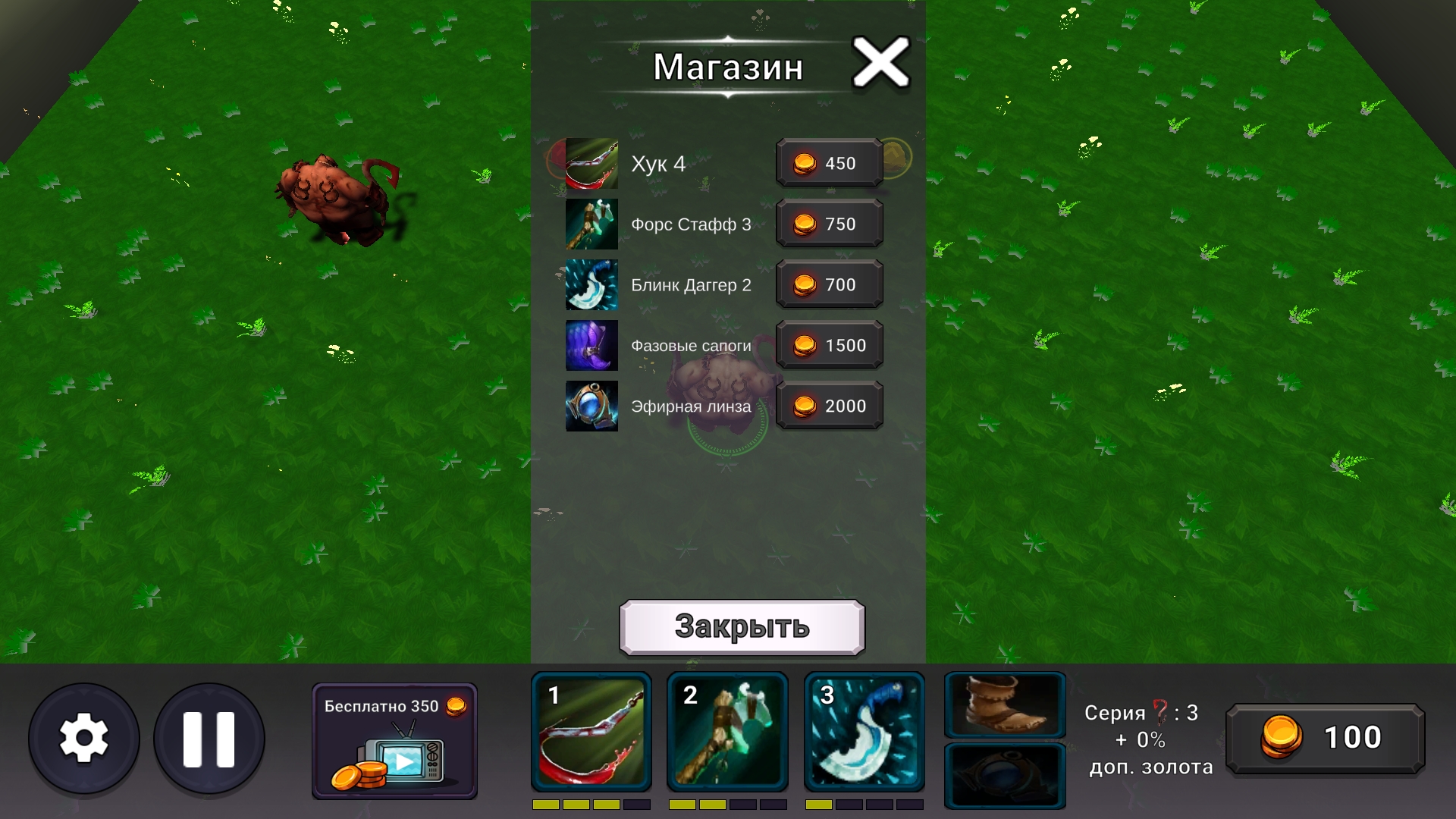Watch an ad for Бесплатно 350 gold
1456x819 pixels.
[394, 739]
